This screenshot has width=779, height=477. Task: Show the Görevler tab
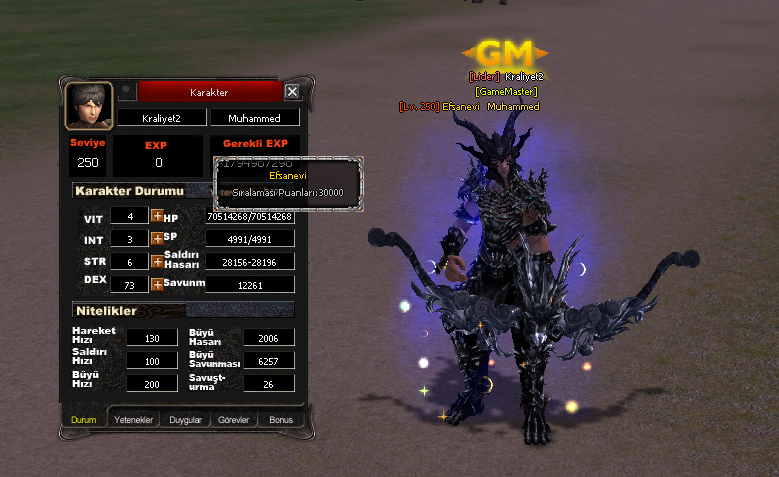click(235, 420)
